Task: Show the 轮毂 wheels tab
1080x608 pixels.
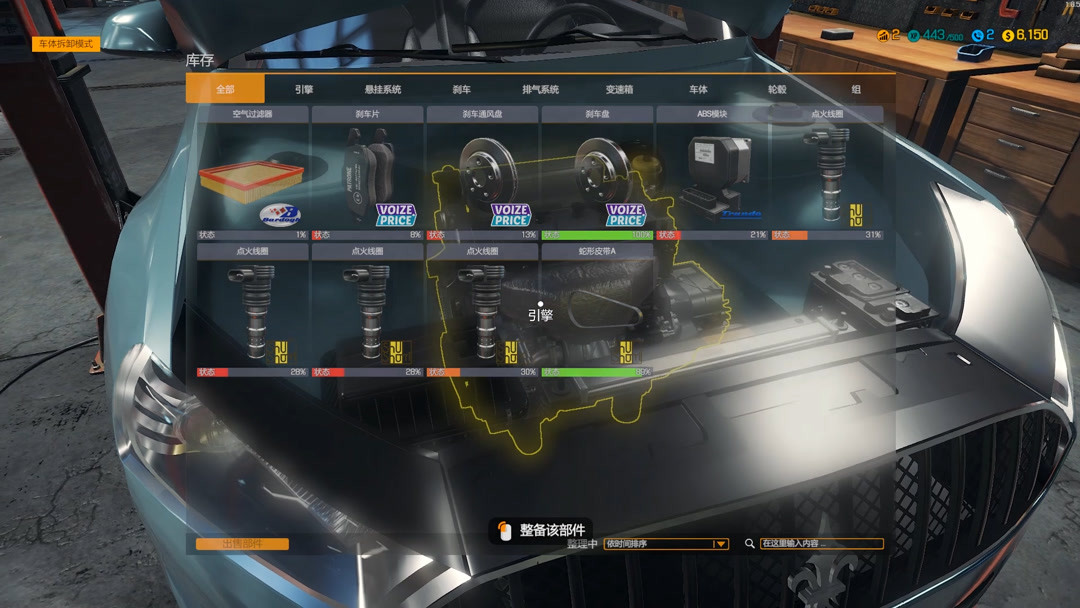Action: point(777,89)
